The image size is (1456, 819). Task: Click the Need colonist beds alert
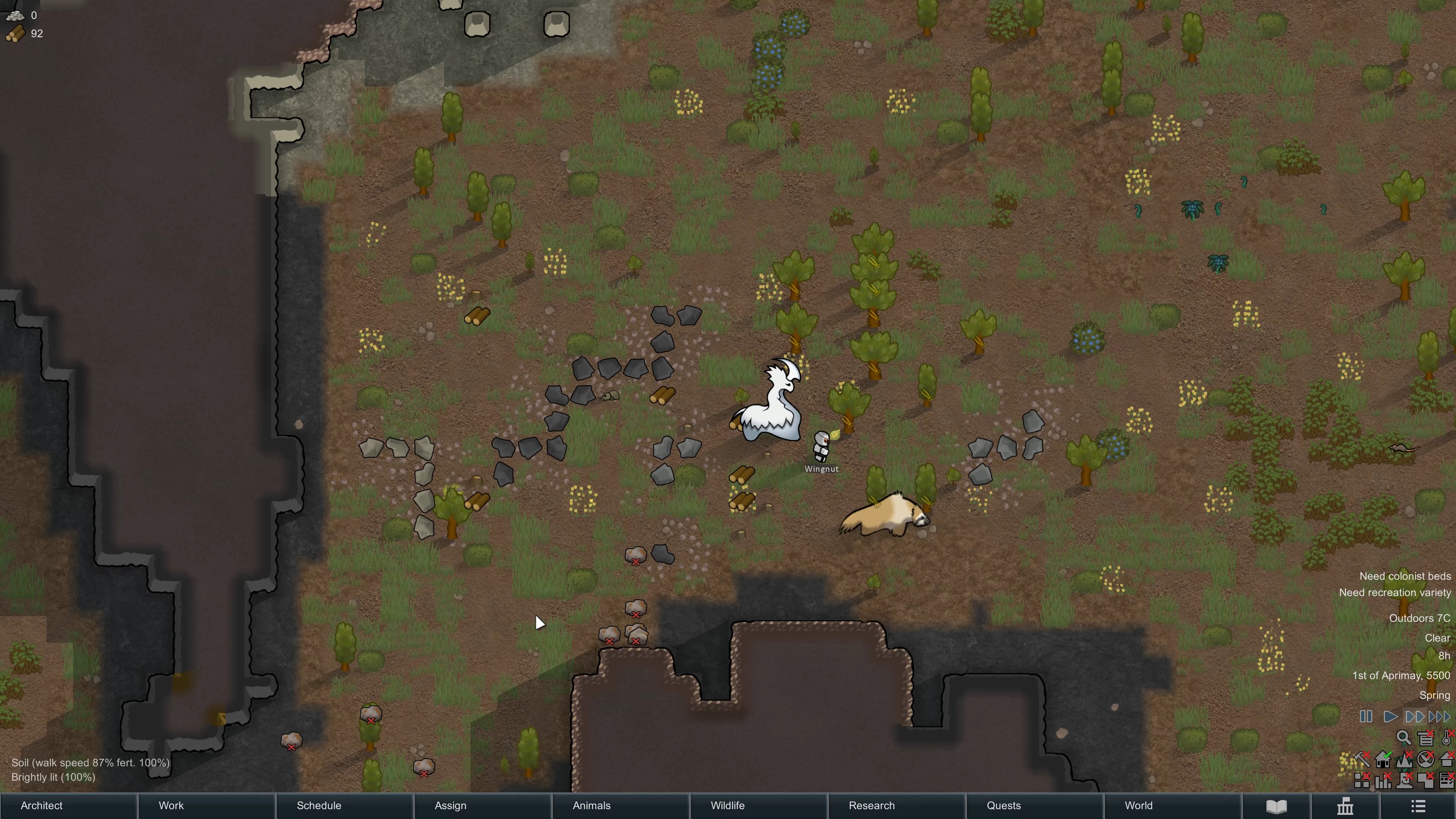click(x=1406, y=576)
